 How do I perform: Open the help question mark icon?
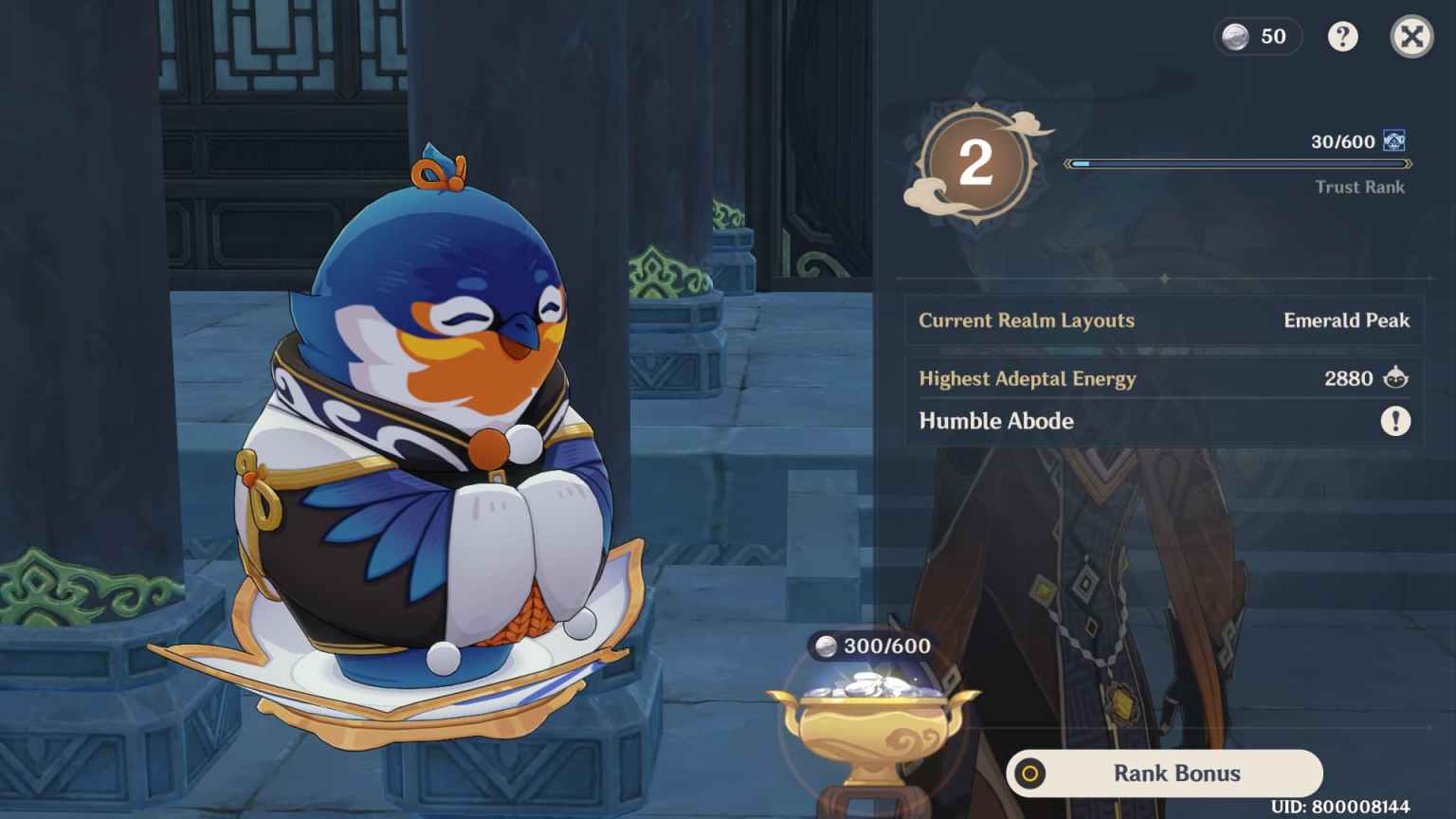1342,37
